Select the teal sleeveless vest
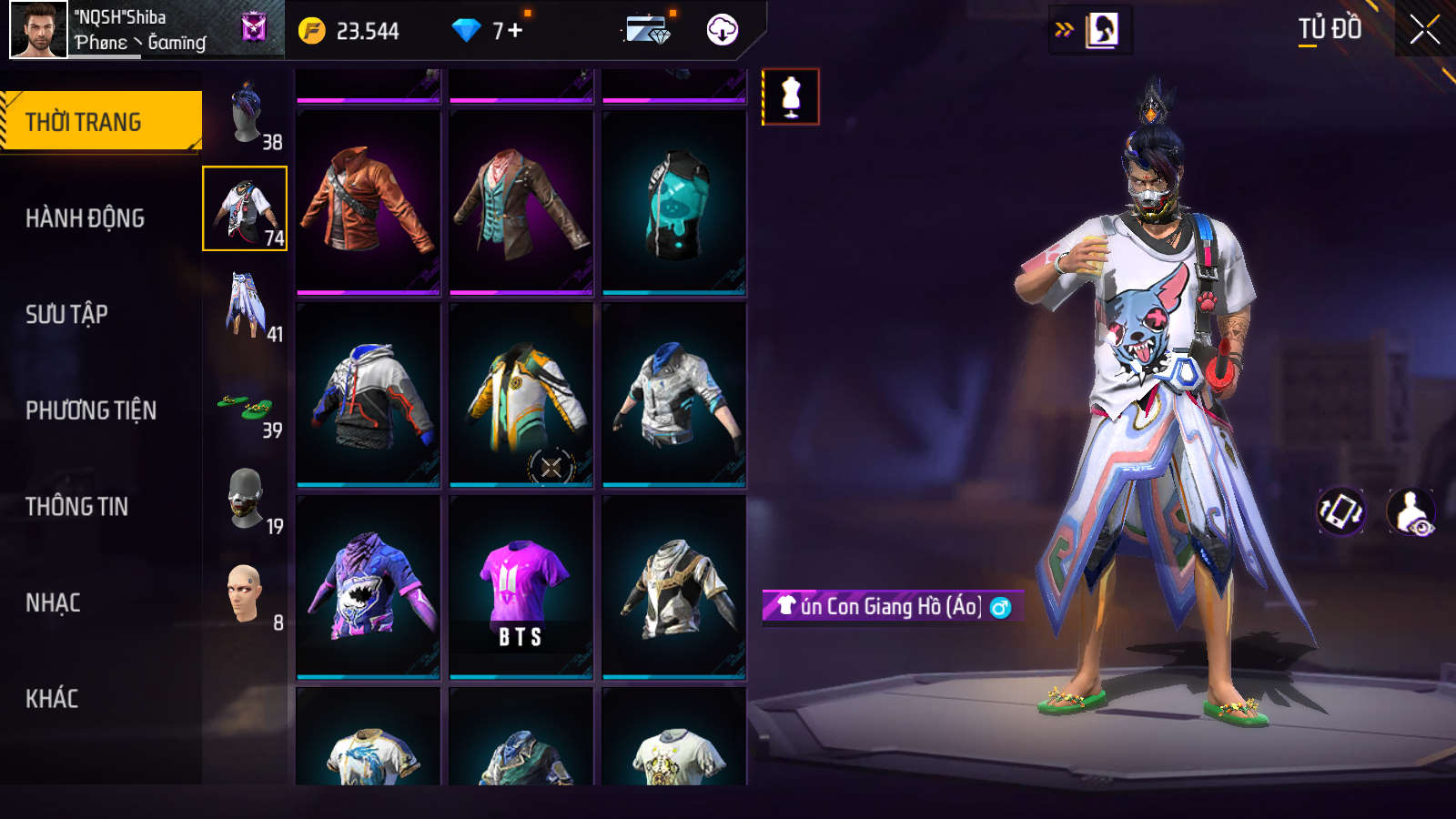 coord(673,200)
